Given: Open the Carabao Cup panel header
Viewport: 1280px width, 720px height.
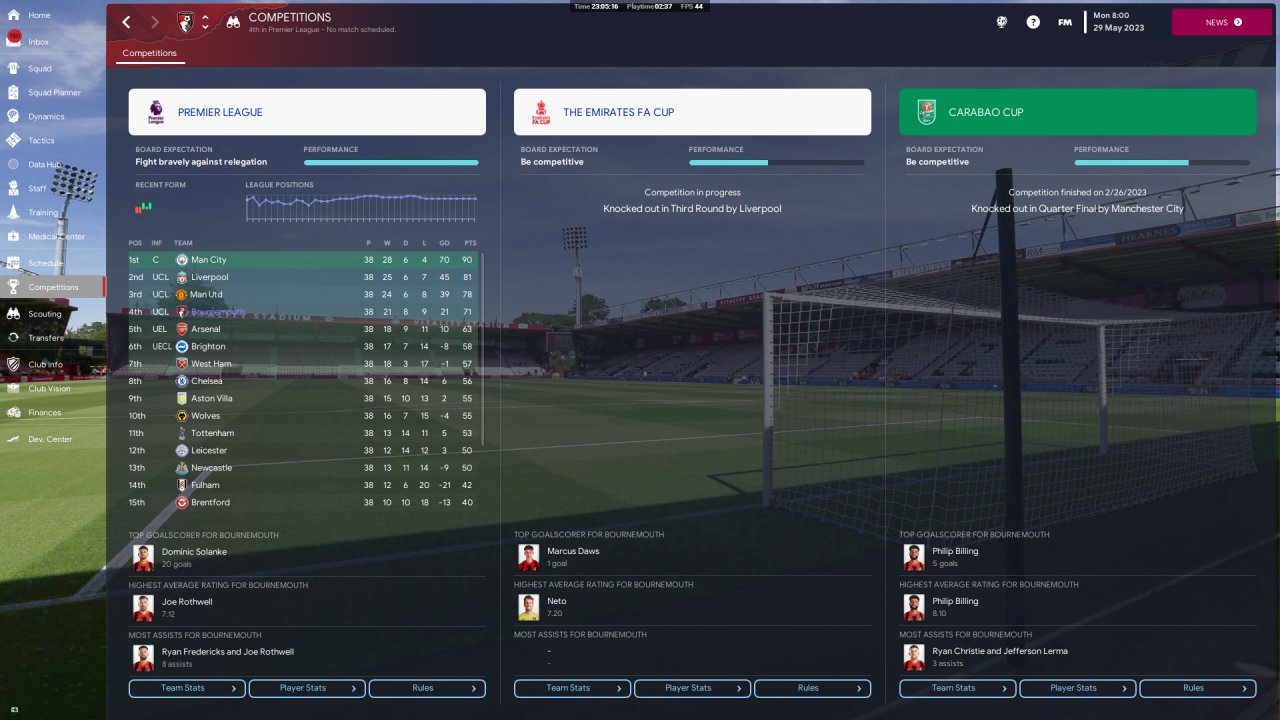Looking at the screenshot, I should click(1077, 112).
